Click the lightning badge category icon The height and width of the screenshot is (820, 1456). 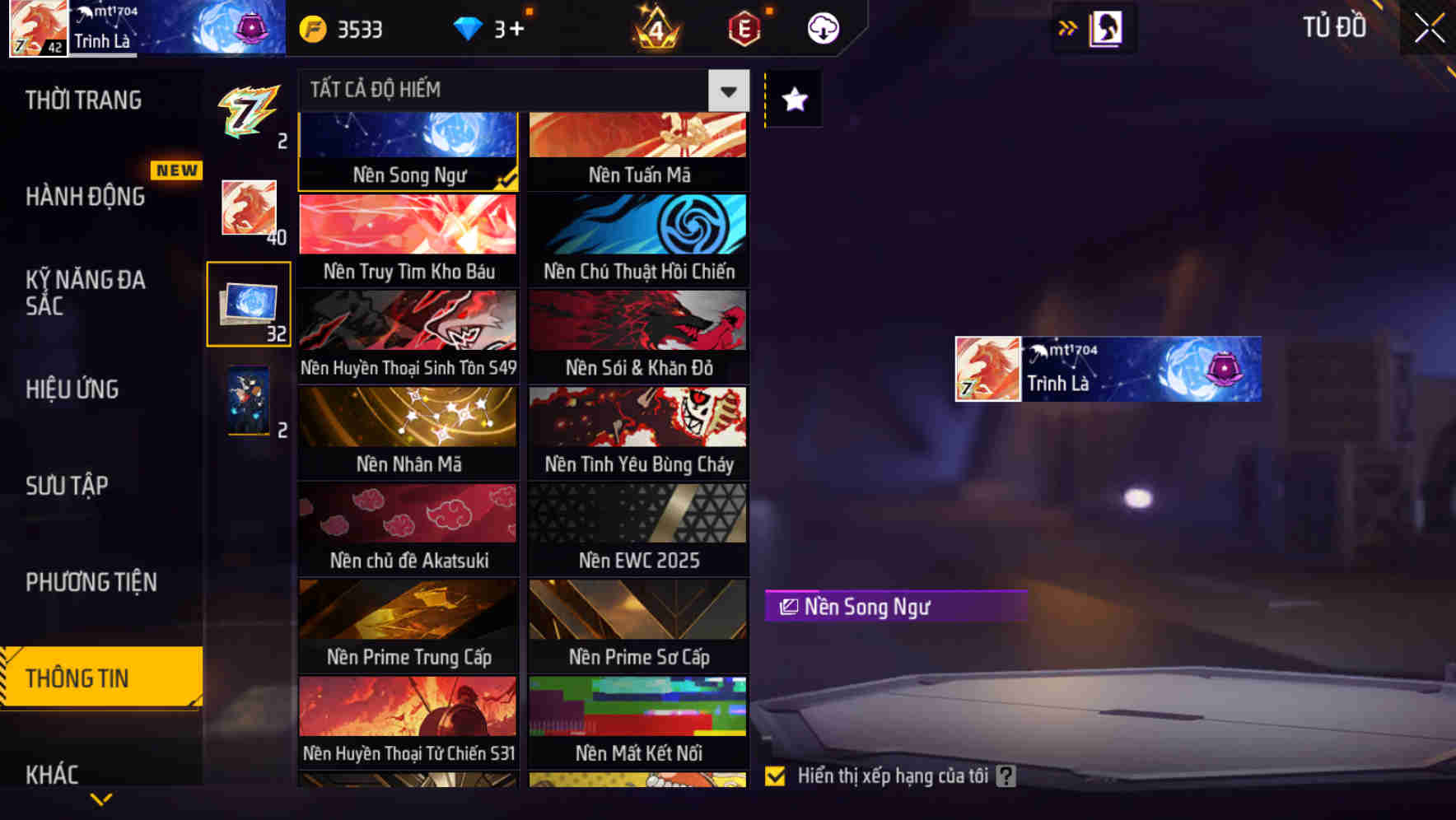point(249,113)
